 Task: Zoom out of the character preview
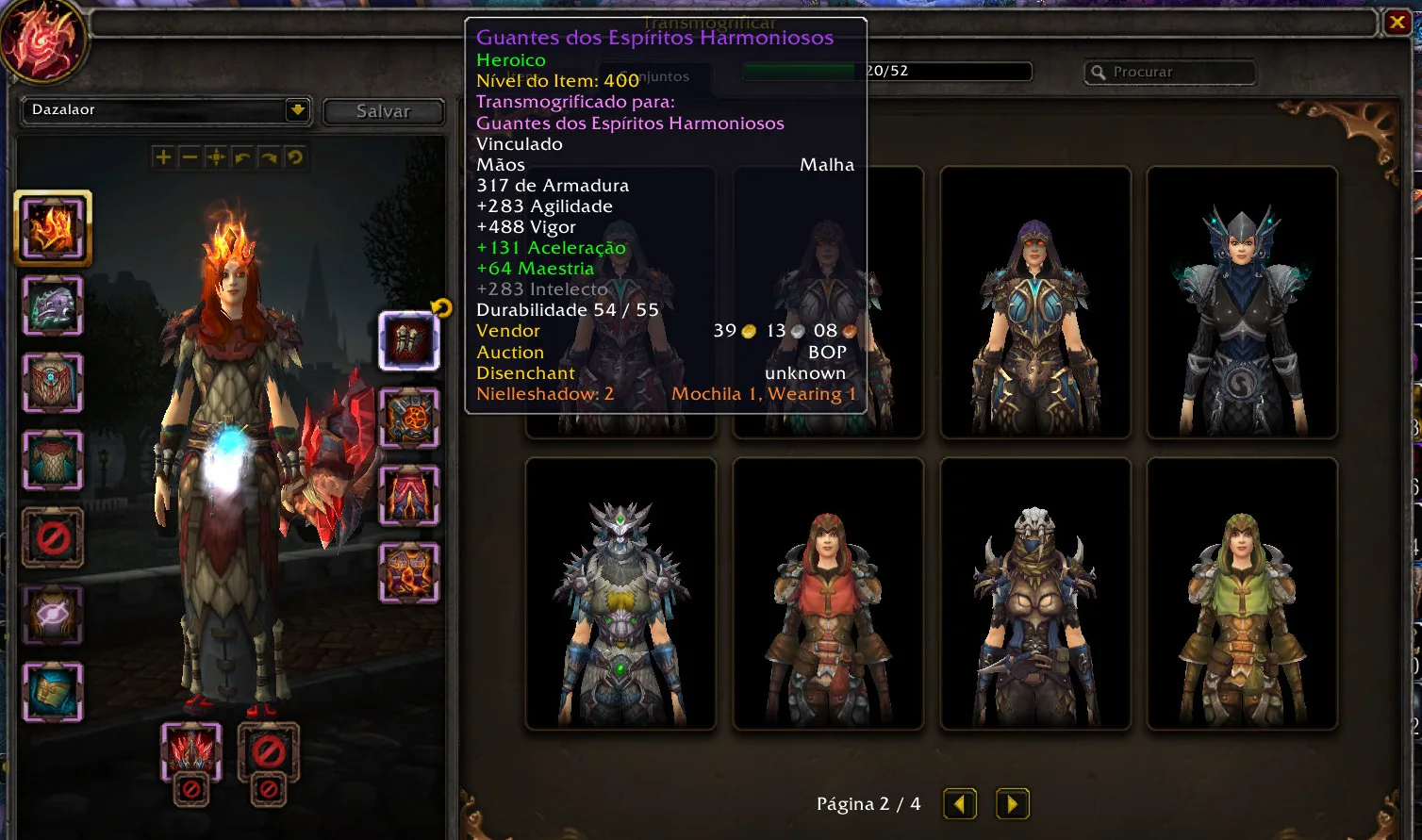[x=190, y=156]
